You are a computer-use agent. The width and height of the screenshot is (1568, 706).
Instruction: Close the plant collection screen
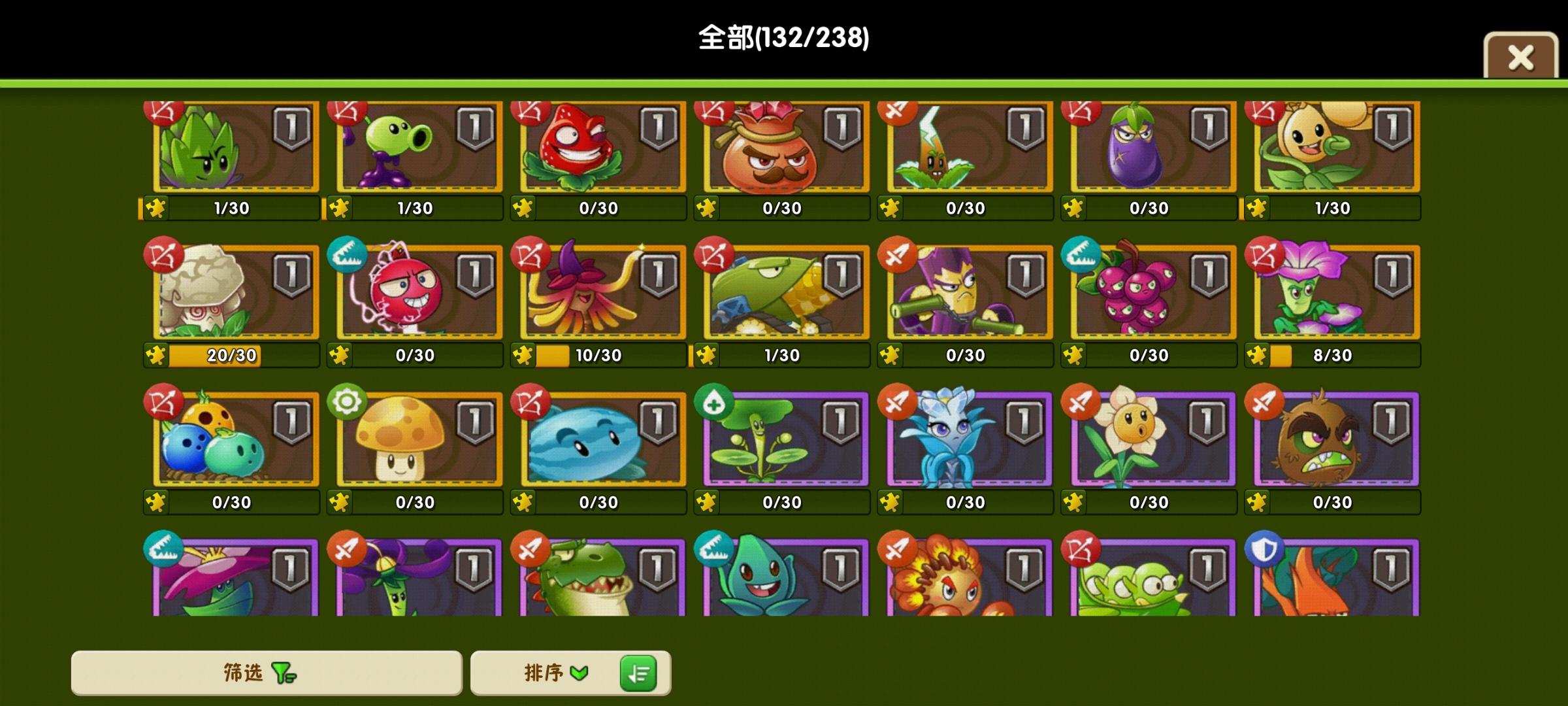pos(1520,58)
